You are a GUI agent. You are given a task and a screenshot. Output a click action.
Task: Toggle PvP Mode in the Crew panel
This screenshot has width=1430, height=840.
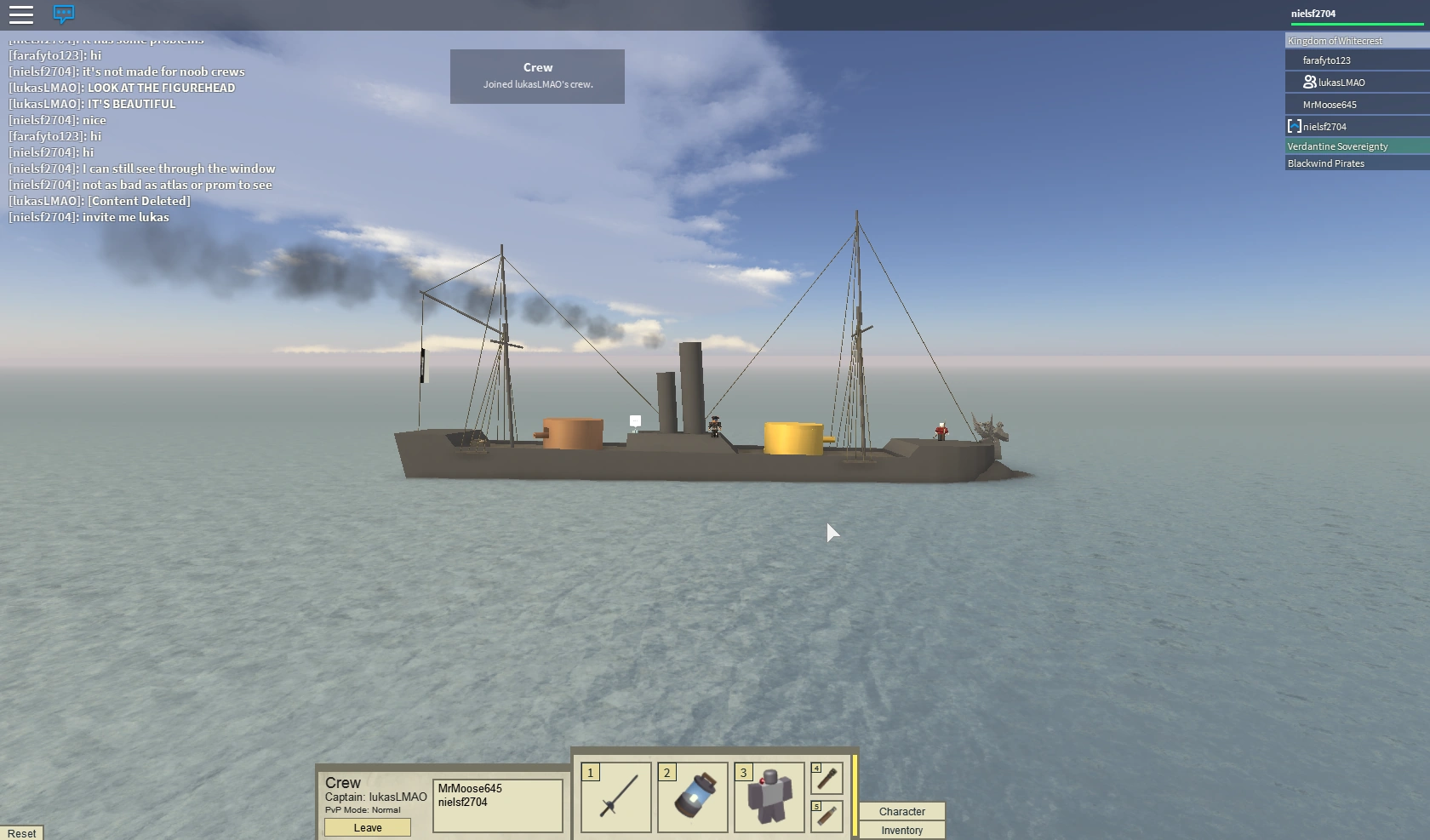pyautogui.click(x=362, y=810)
